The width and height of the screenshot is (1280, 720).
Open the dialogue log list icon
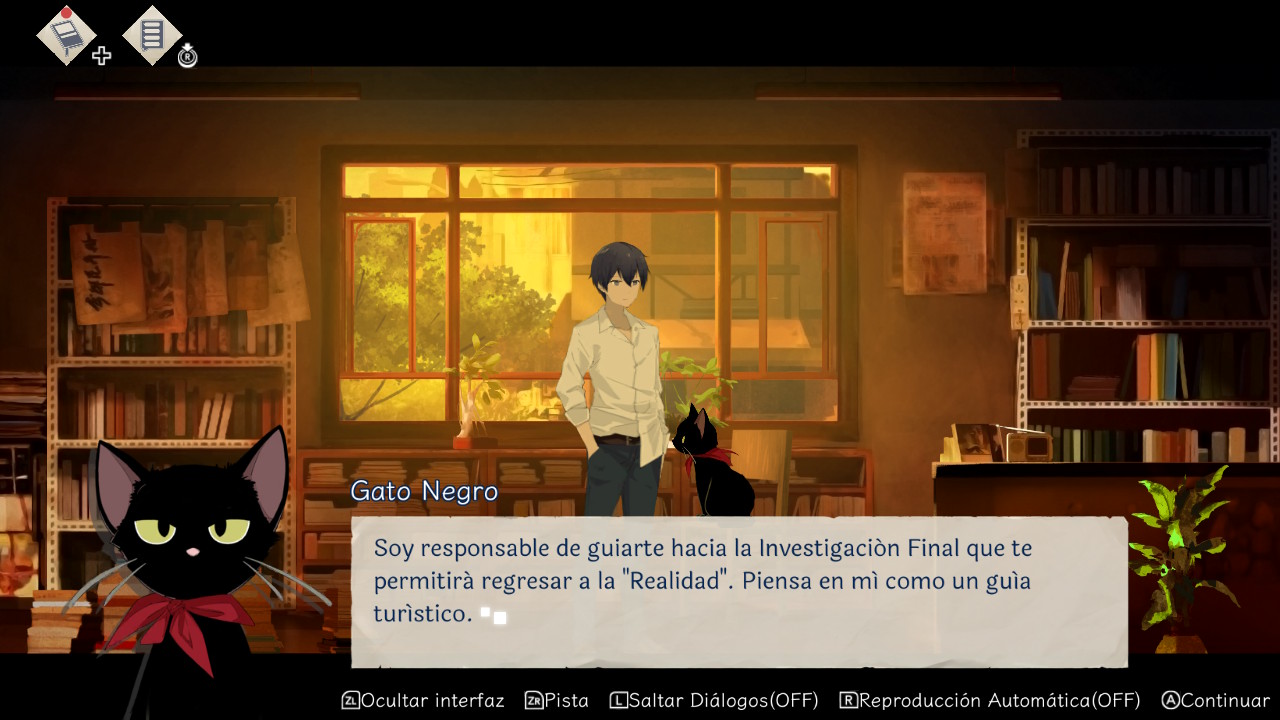click(x=152, y=36)
